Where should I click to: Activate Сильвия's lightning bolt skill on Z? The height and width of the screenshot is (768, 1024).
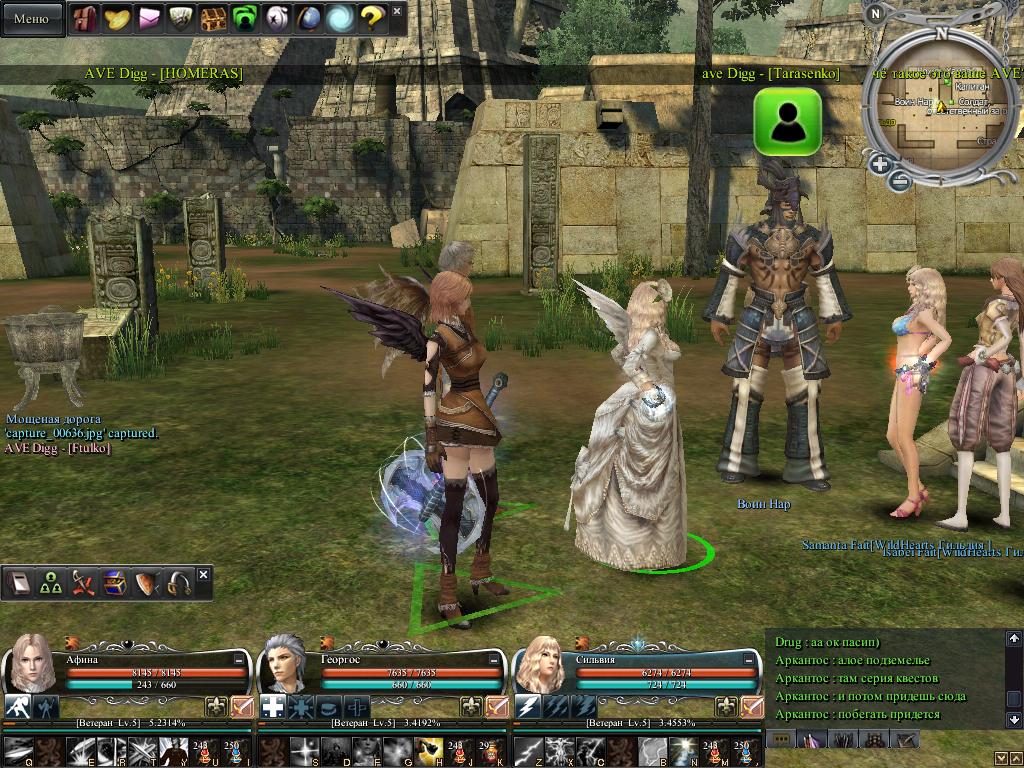528,747
